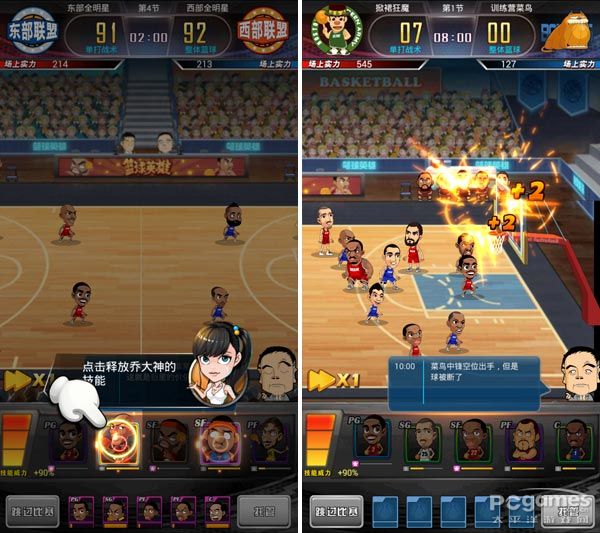This screenshot has height=533, width=600.
Task: Toggle the X1 game speed arrows
Action: [x=335, y=381]
